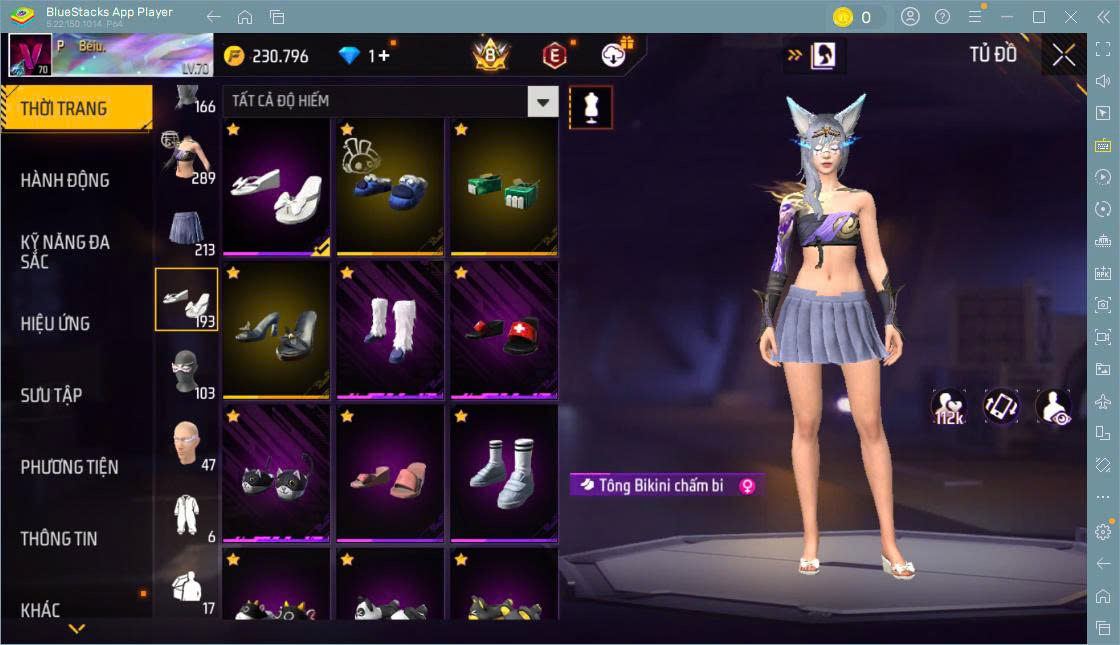Show the Thông Tin section

pyautogui.click(x=59, y=538)
